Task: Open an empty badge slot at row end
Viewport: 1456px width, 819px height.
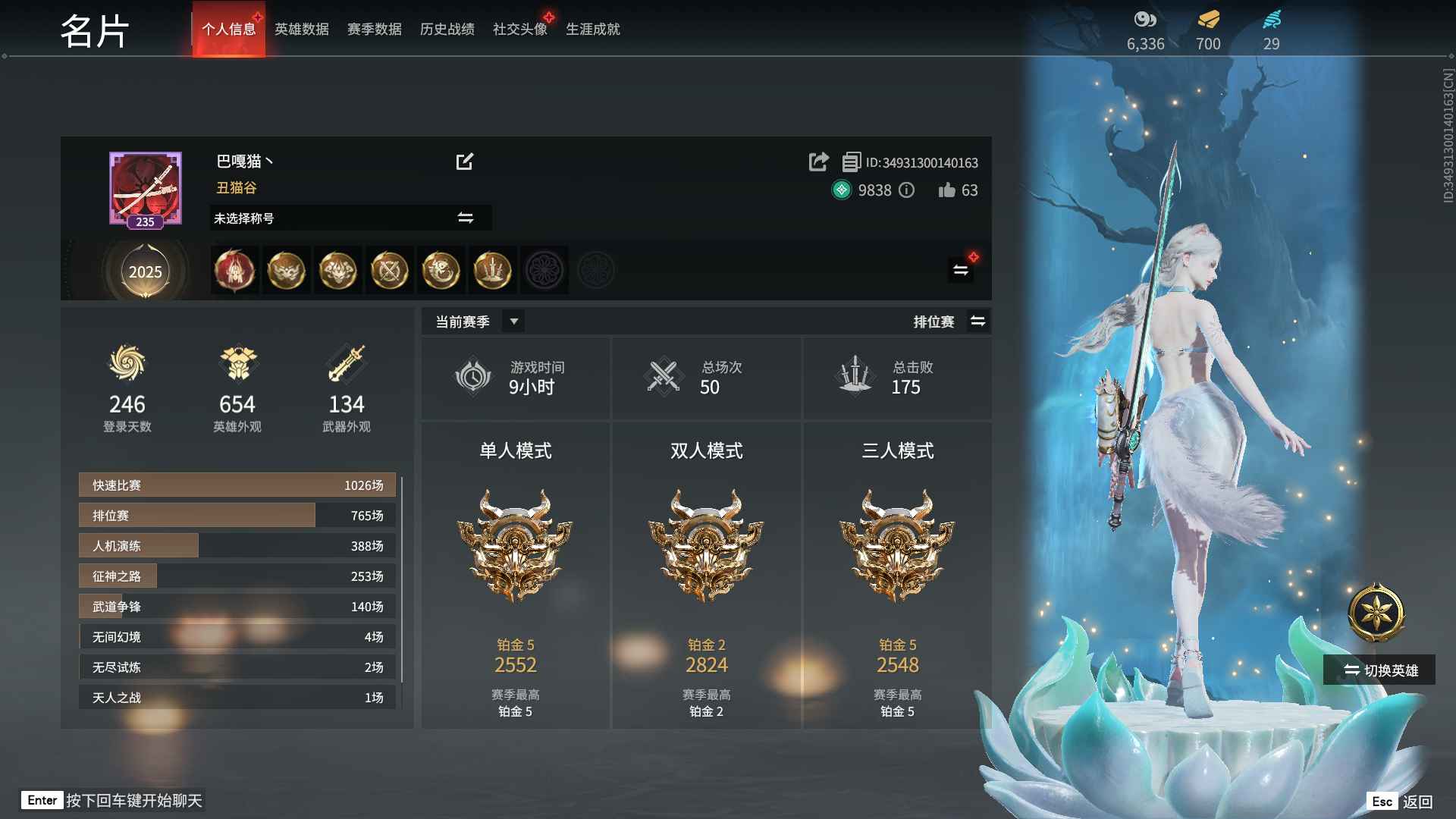Action: (x=597, y=270)
